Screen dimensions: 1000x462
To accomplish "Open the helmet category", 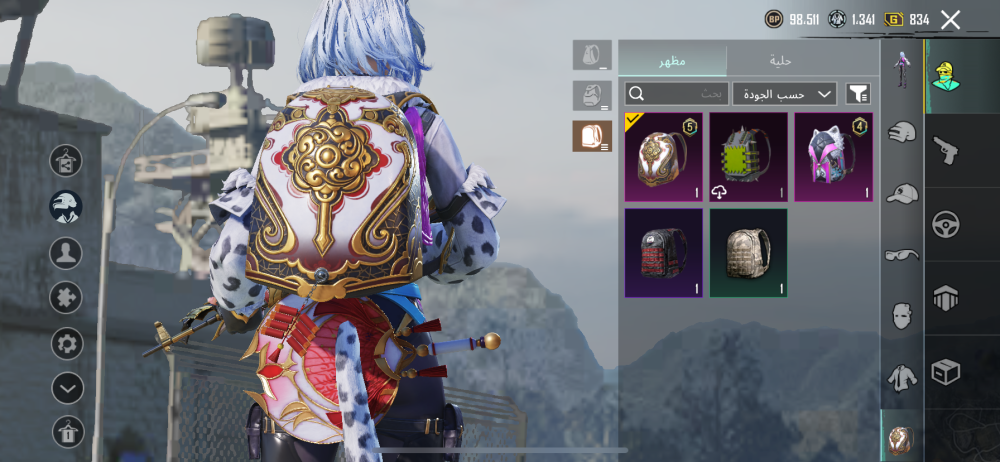I will click(902, 132).
